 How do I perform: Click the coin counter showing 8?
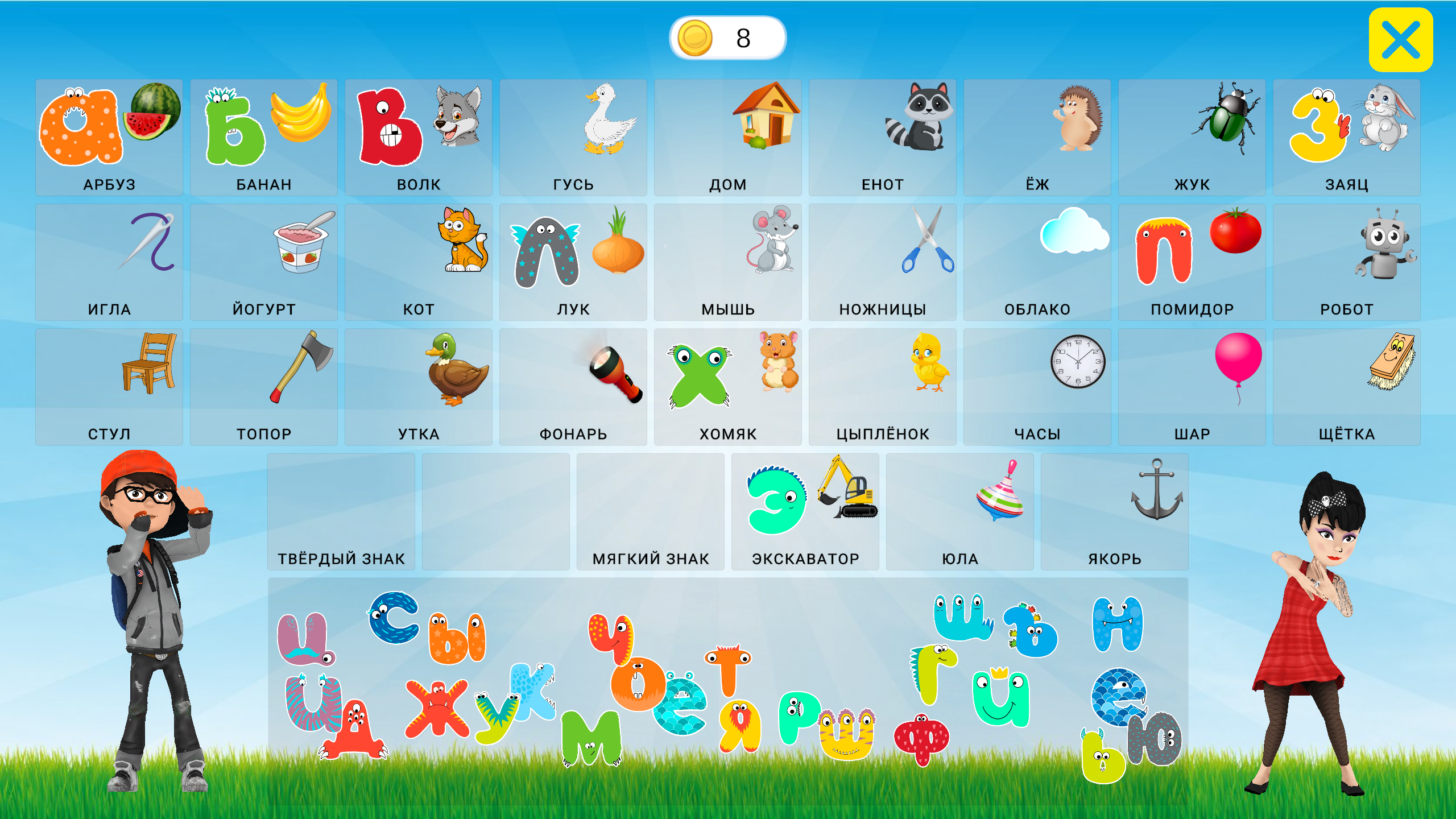tap(728, 38)
